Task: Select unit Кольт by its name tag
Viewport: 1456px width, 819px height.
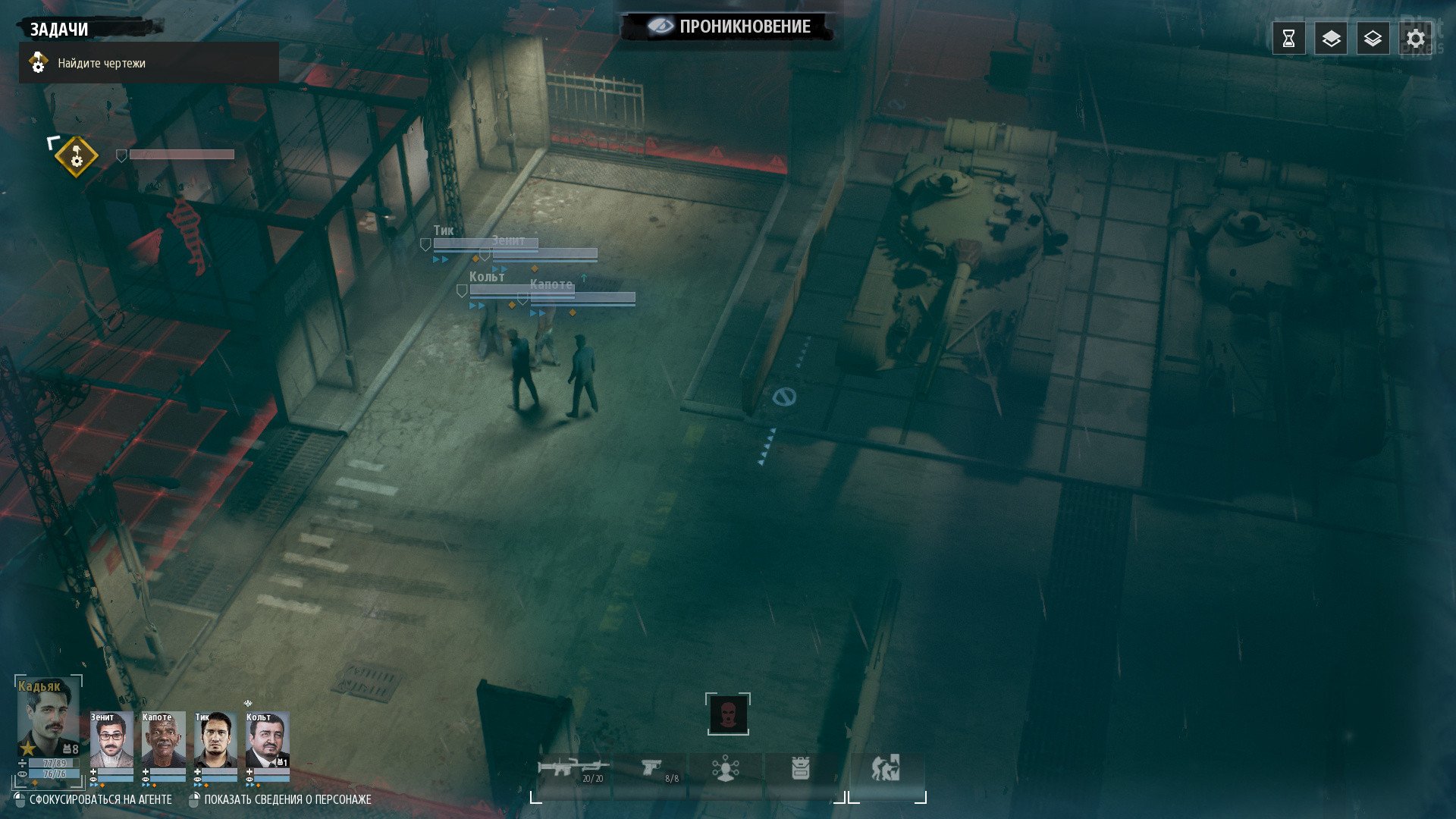Action: [487, 277]
